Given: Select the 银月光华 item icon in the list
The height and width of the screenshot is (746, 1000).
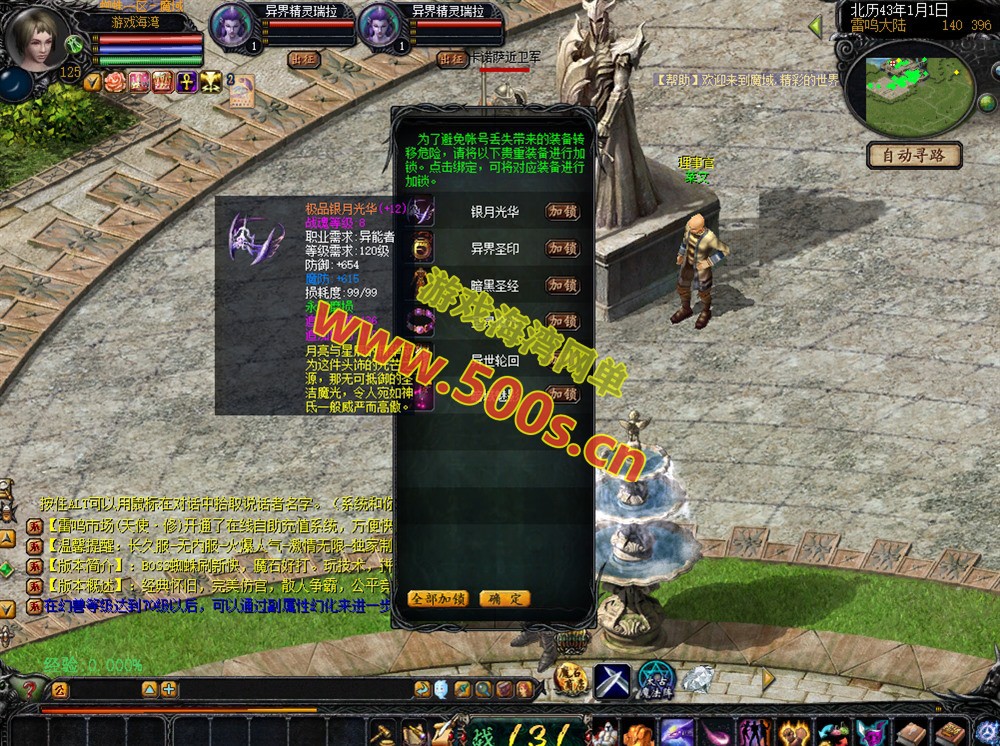Looking at the screenshot, I should pyautogui.click(x=424, y=212).
